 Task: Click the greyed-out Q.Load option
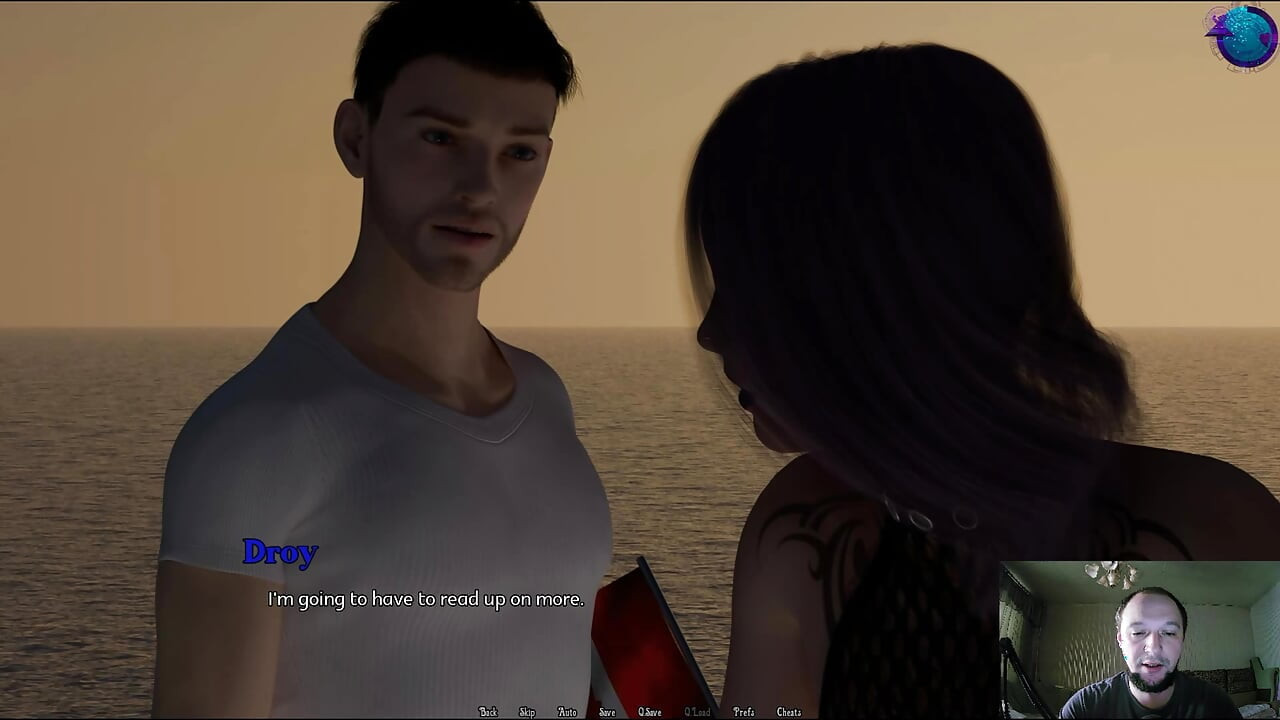[x=697, y=711]
